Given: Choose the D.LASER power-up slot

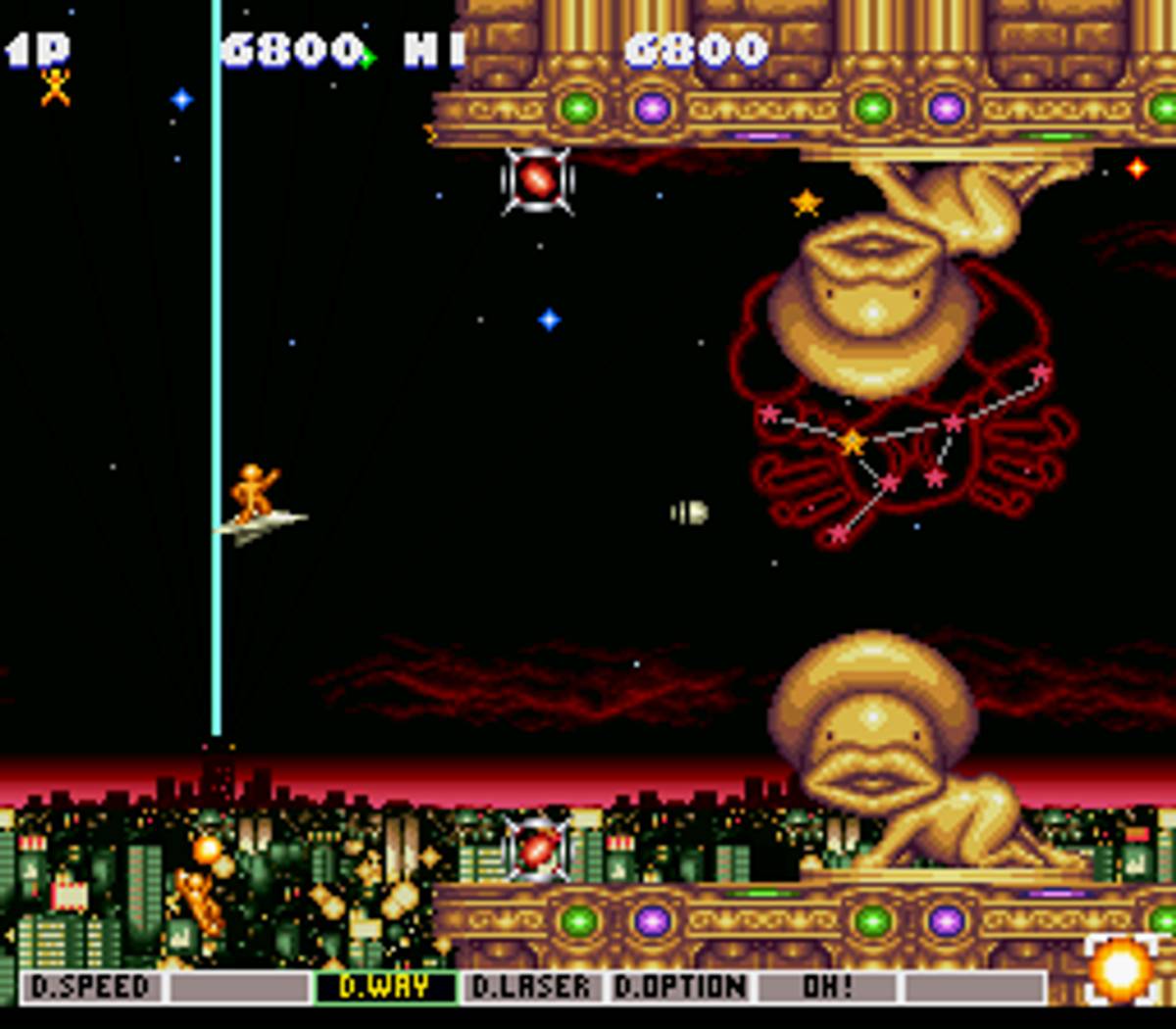Looking at the screenshot, I should (532, 987).
